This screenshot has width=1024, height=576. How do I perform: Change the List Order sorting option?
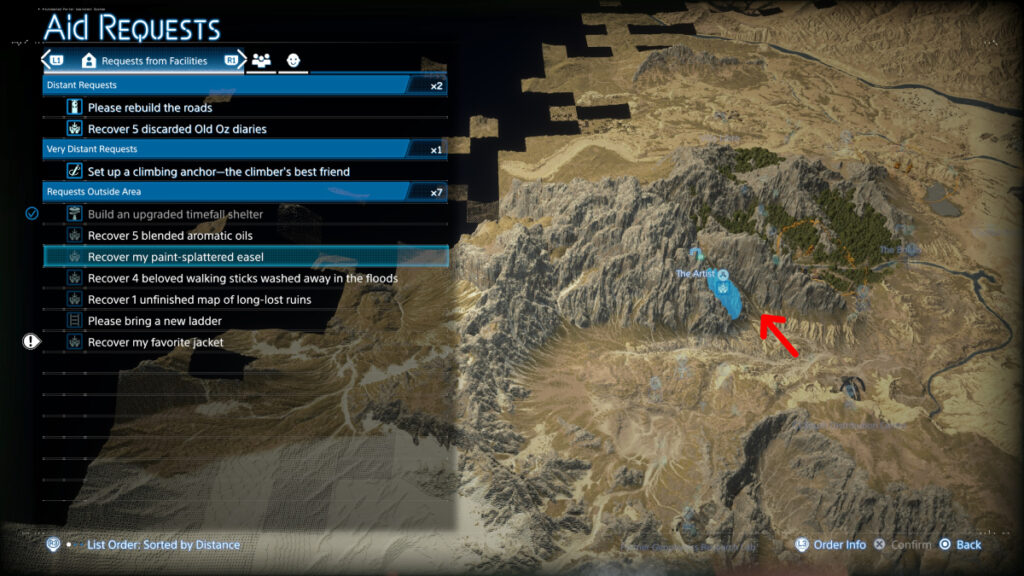[x=162, y=545]
